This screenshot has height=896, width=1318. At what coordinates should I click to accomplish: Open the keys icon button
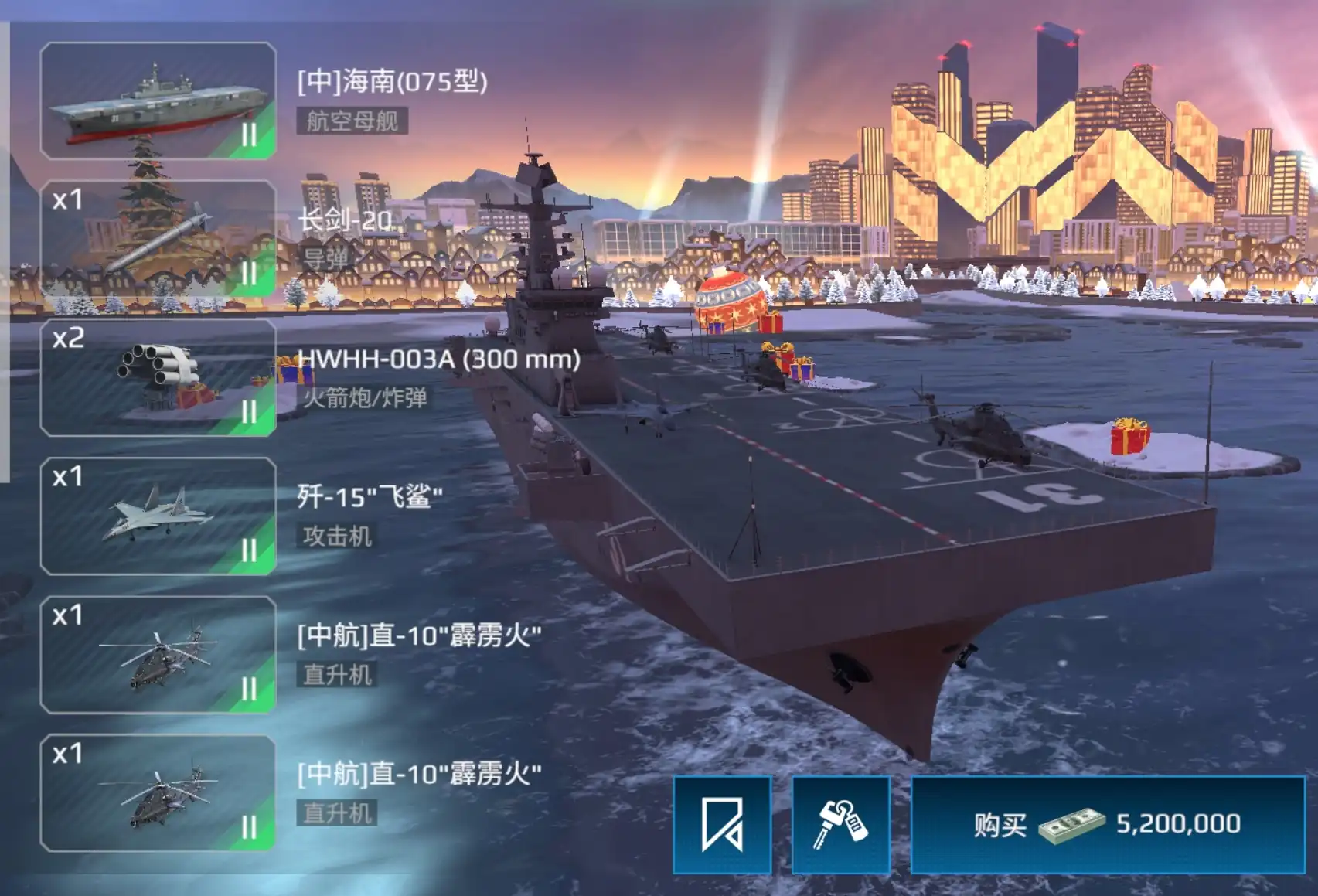(x=841, y=825)
